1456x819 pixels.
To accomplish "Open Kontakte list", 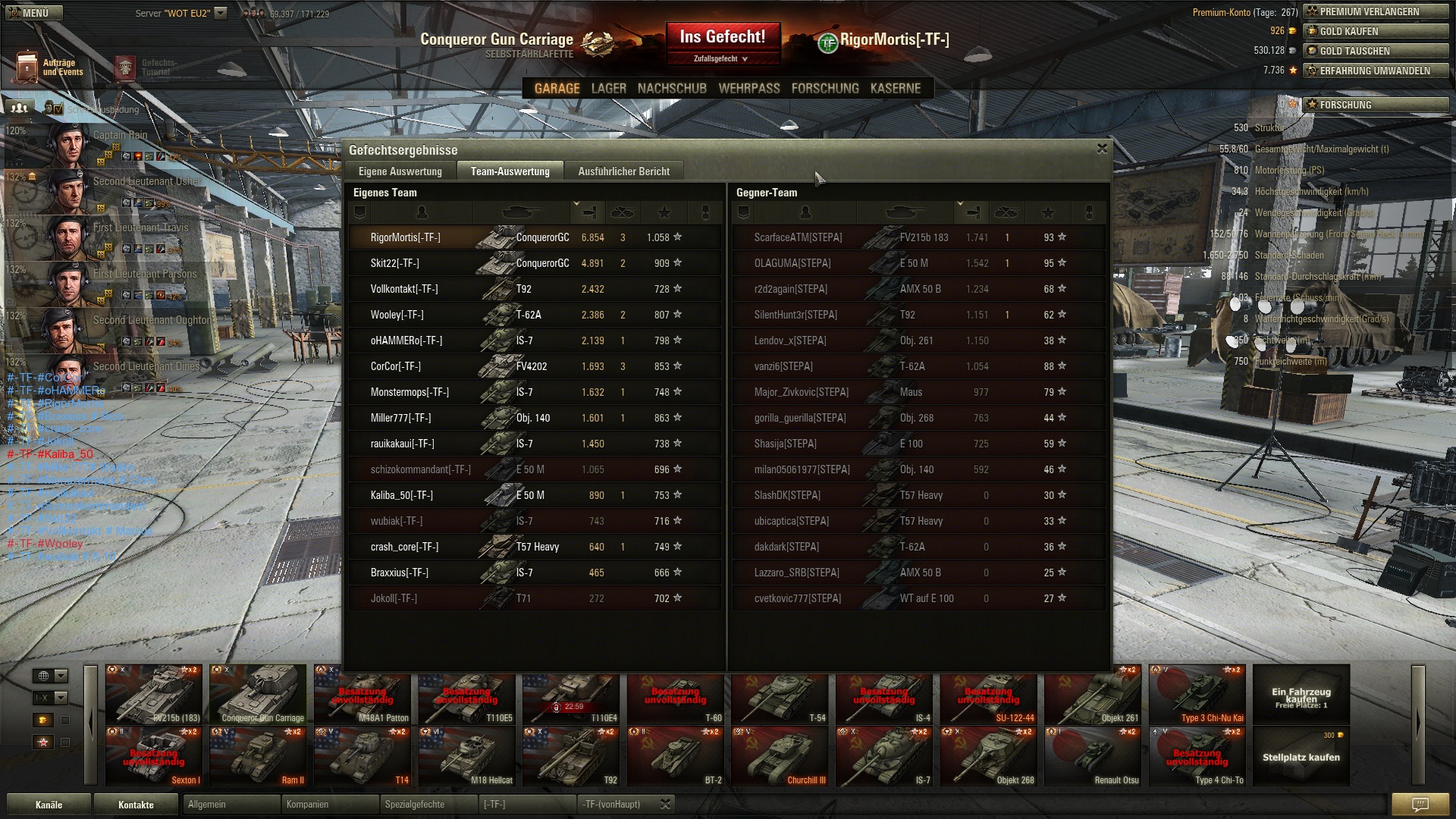I will point(136,805).
